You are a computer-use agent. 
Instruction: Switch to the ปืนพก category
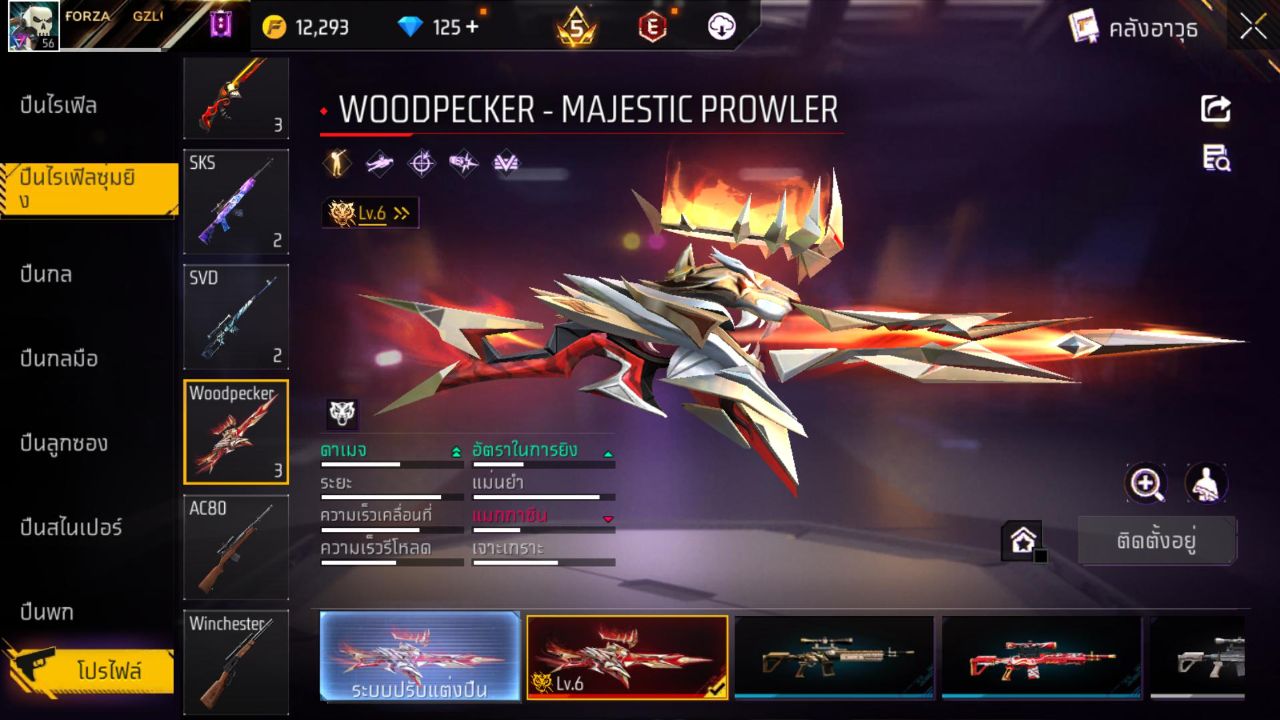(47, 611)
